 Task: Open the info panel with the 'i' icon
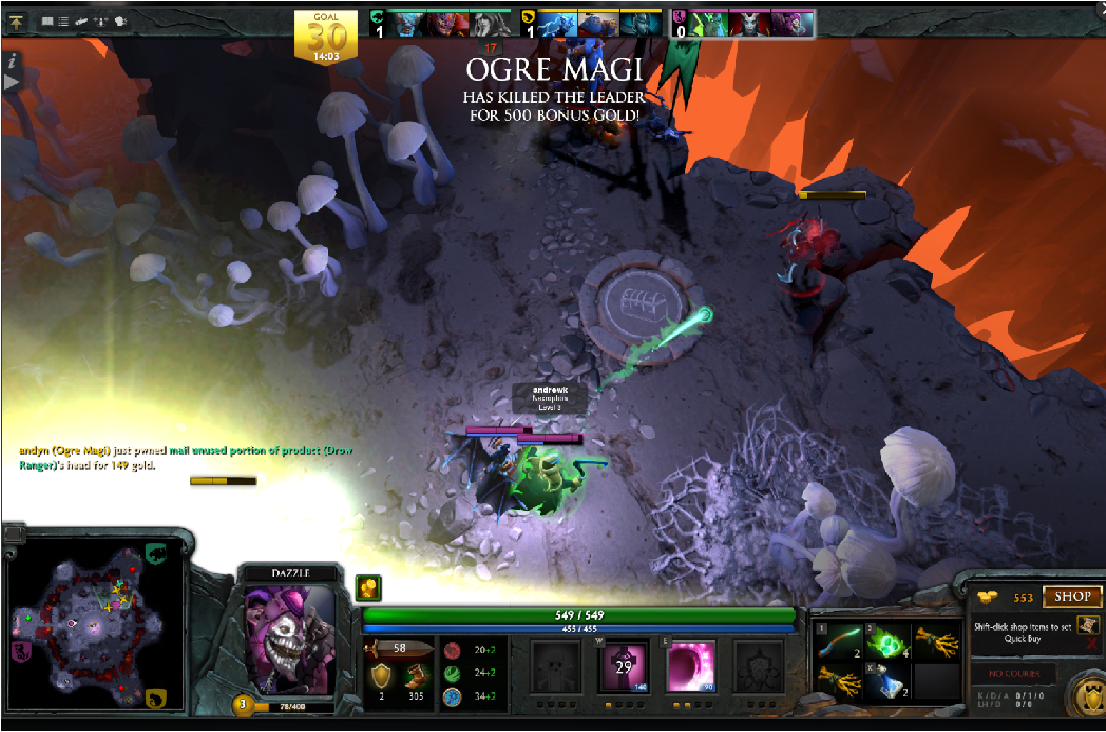12,60
